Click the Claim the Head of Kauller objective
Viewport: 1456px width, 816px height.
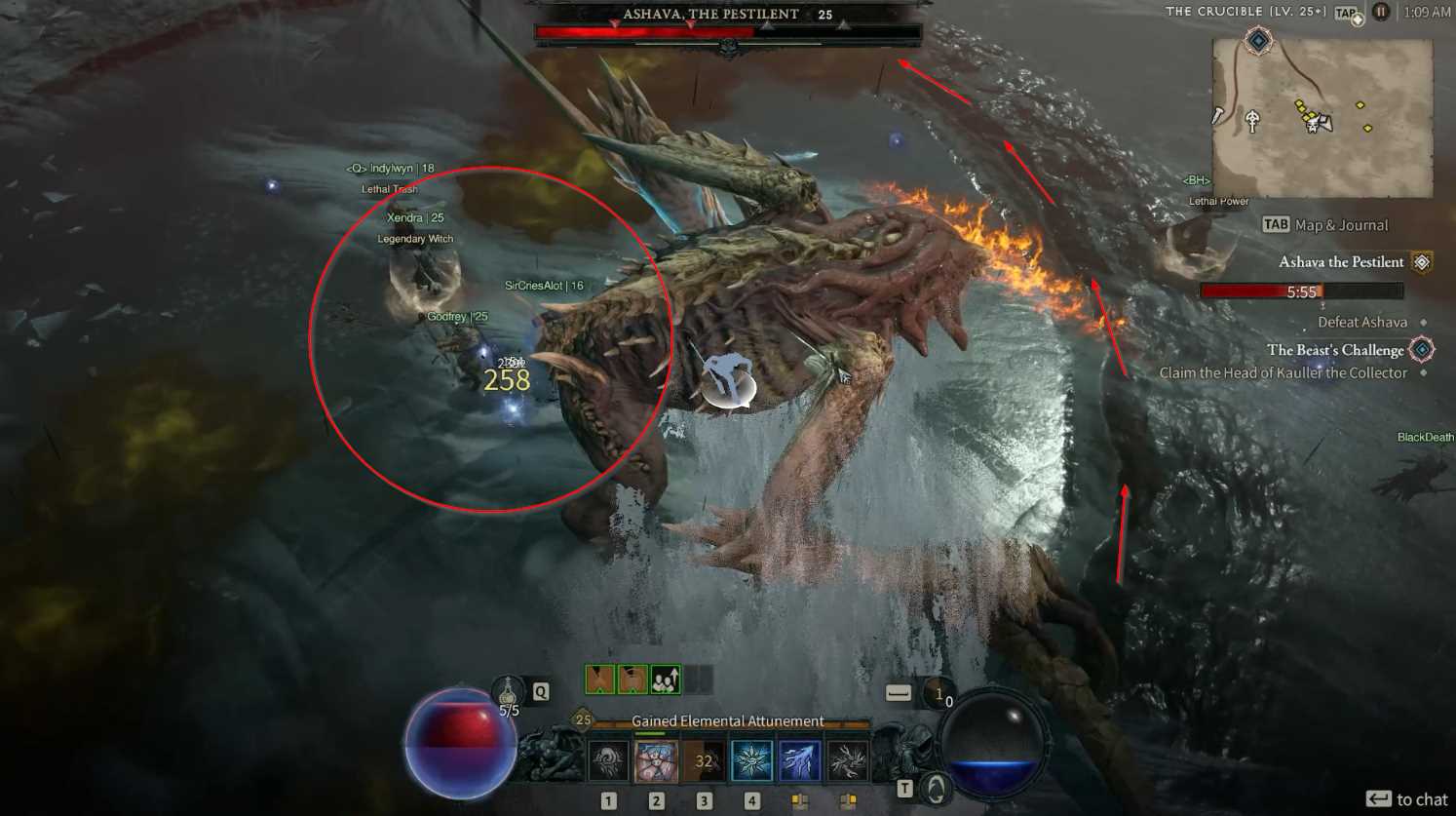1283,372
